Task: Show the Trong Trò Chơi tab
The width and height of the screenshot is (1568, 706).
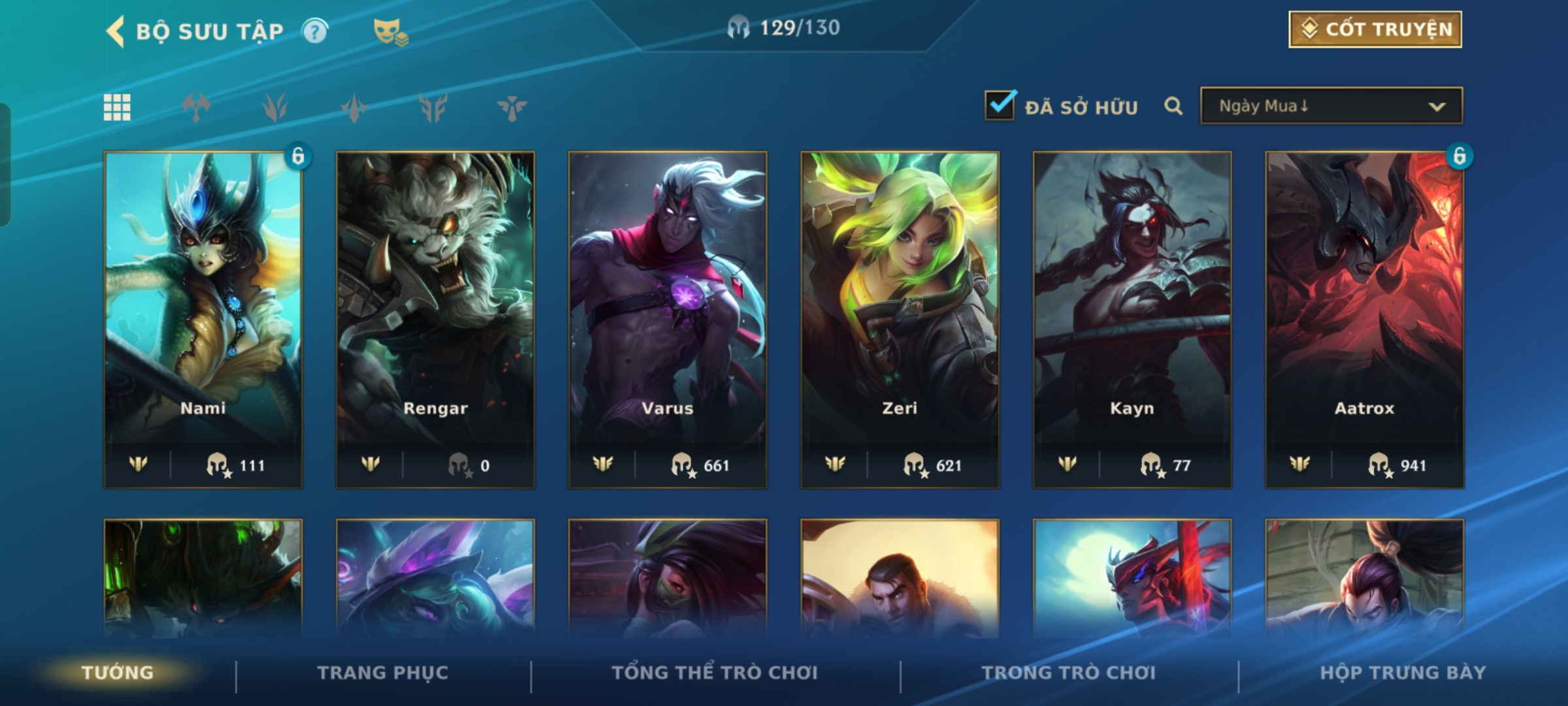Action: click(x=1069, y=672)
